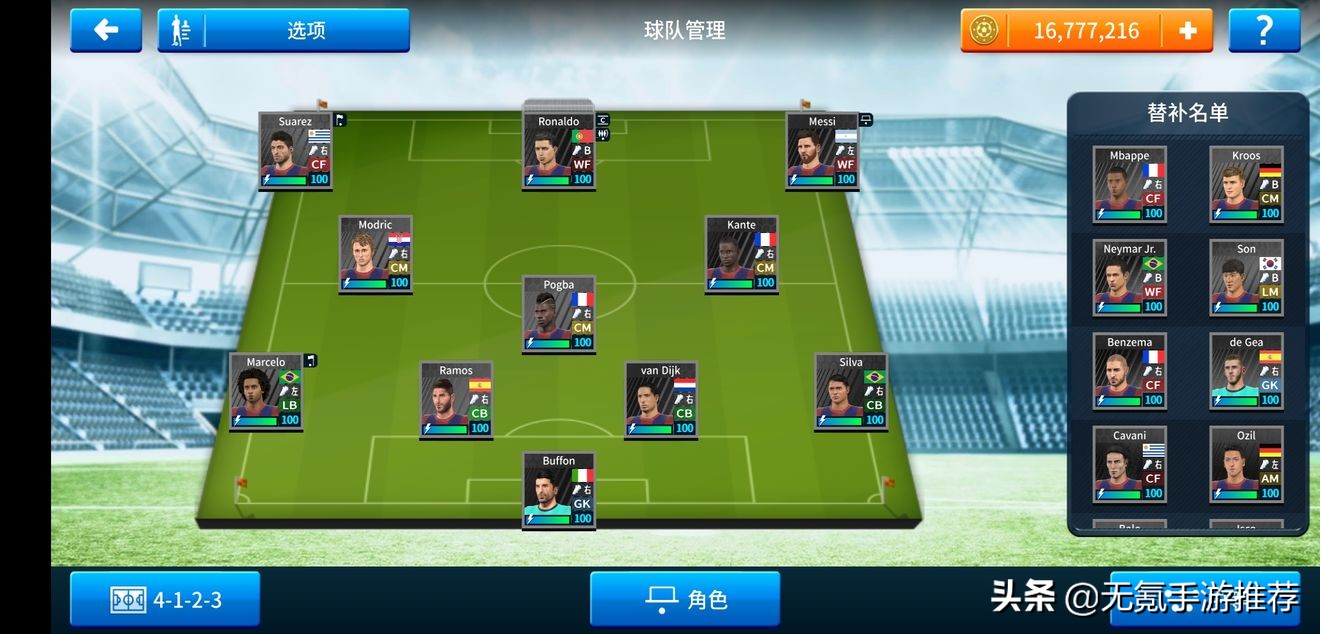Select Ronaldo's player card
The height and width of the screenshot is (634, 1320).
click(x=559, y=151)
